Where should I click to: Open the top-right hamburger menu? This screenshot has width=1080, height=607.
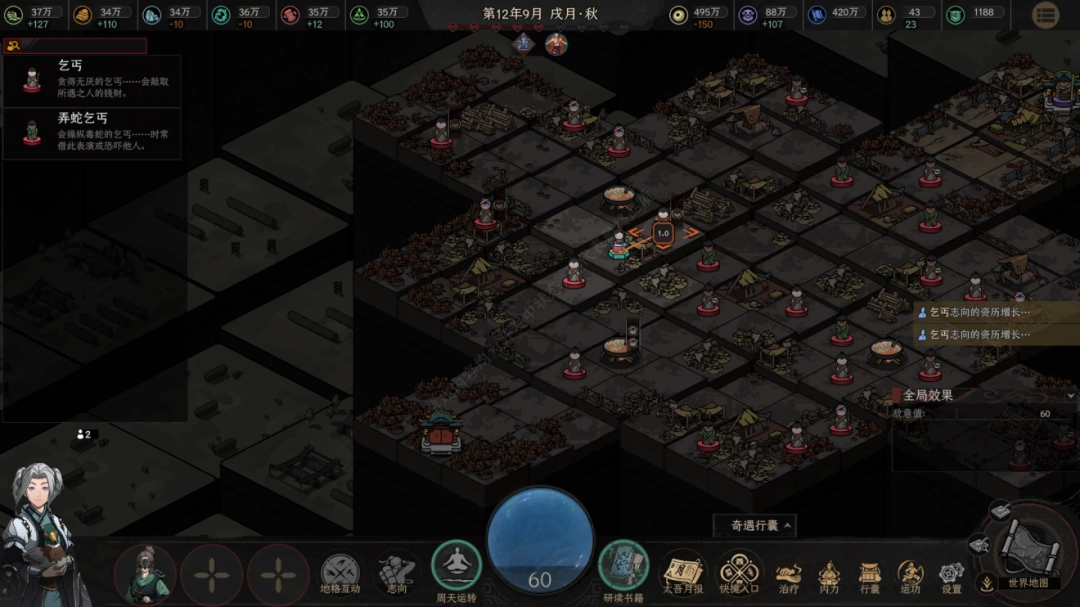(x=1045, y=15)
